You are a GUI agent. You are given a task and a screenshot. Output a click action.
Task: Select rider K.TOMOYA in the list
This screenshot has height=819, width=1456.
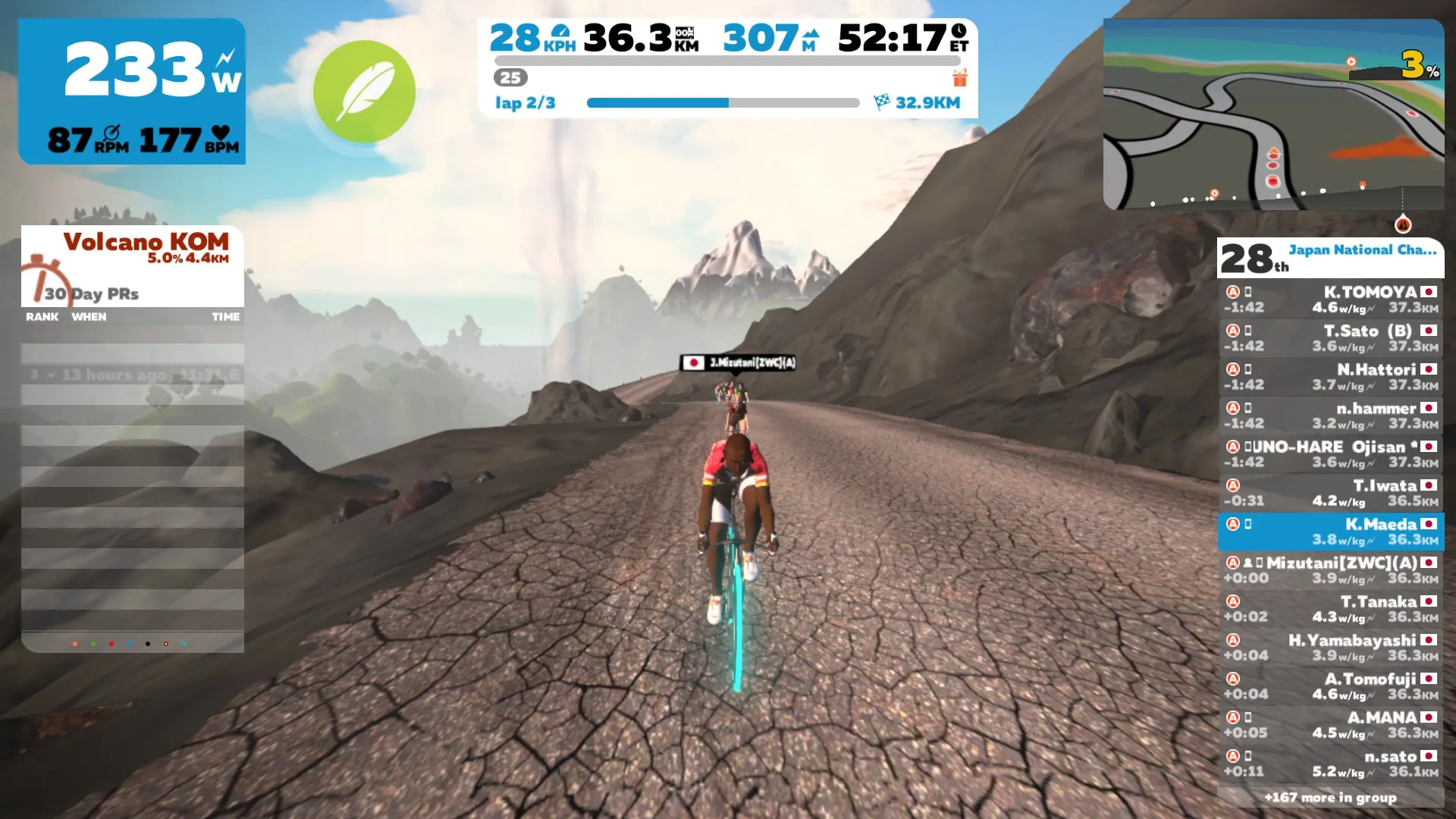1331,300
